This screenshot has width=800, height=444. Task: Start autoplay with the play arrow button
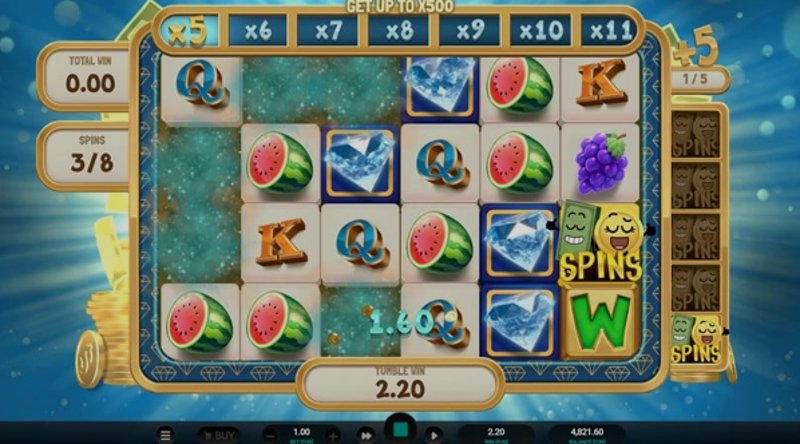tap(433, 435)
